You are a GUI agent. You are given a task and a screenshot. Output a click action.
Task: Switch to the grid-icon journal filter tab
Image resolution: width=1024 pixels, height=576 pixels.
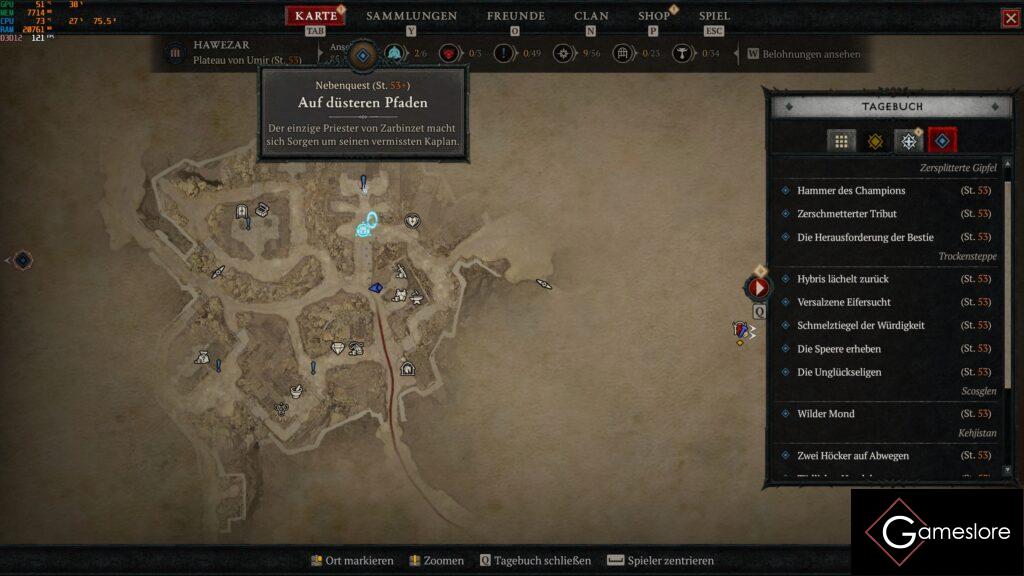(841, 142)
